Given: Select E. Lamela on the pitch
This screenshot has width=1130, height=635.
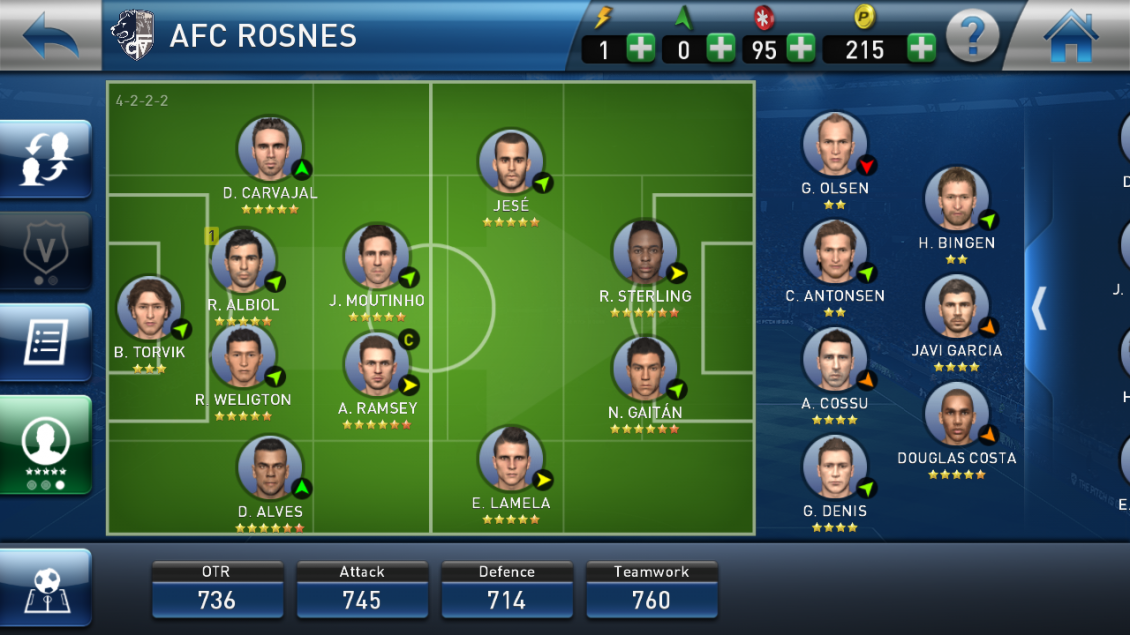Looking at the screenshot, I should point(511,460).
